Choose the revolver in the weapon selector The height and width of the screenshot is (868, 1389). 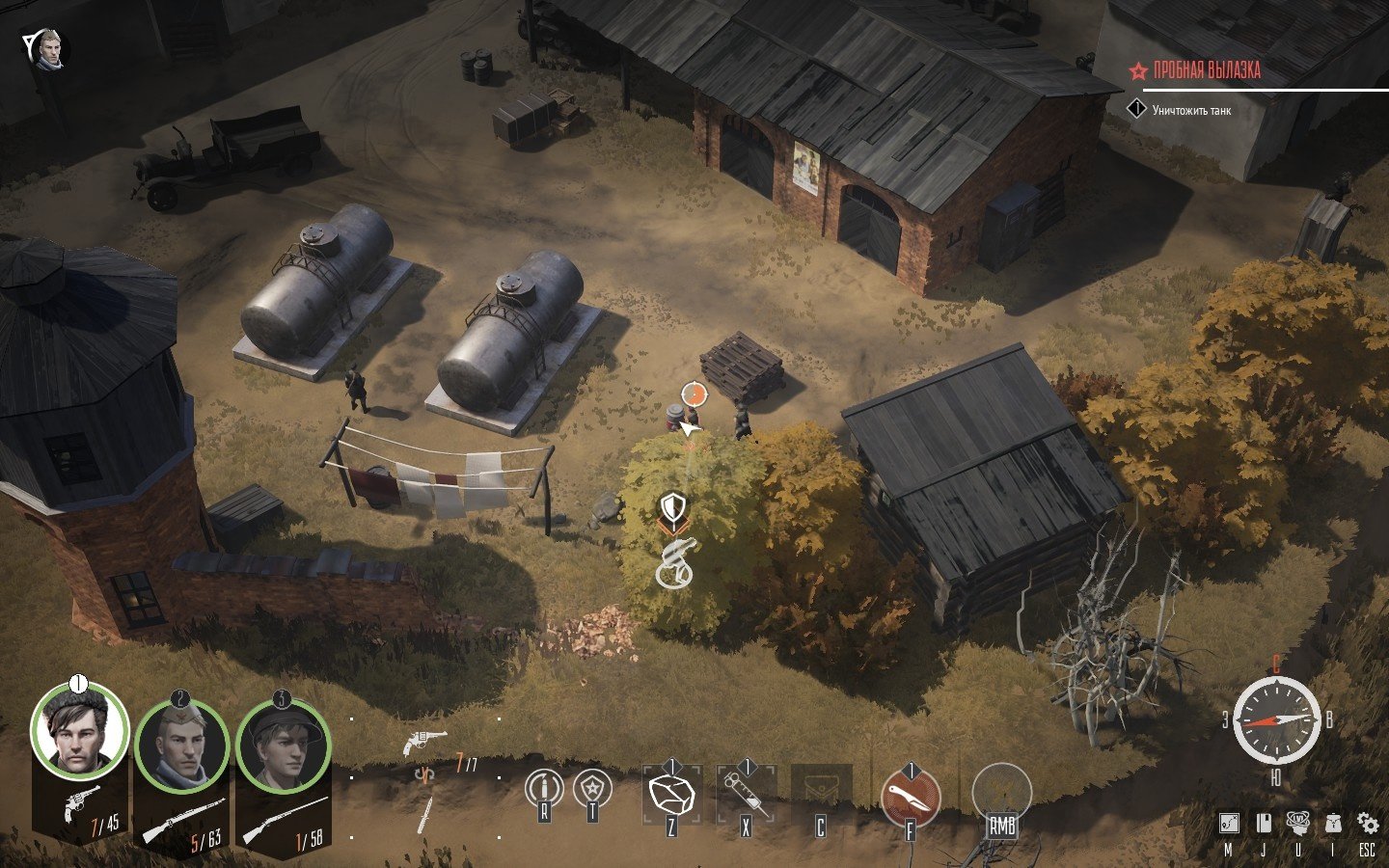(424, 742)
